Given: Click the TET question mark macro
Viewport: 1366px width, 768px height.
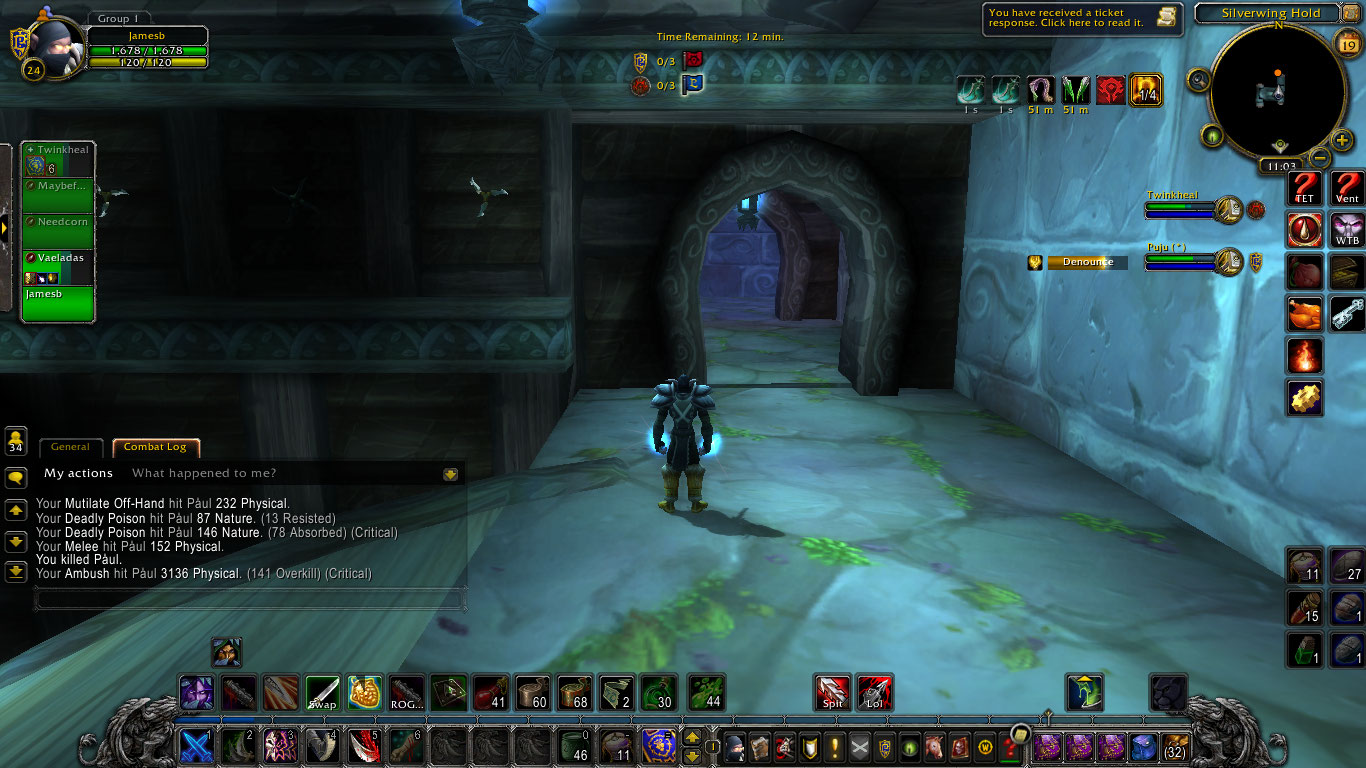Looking at the screenshot, I should pyautogui.click(x=1304, y=188).
